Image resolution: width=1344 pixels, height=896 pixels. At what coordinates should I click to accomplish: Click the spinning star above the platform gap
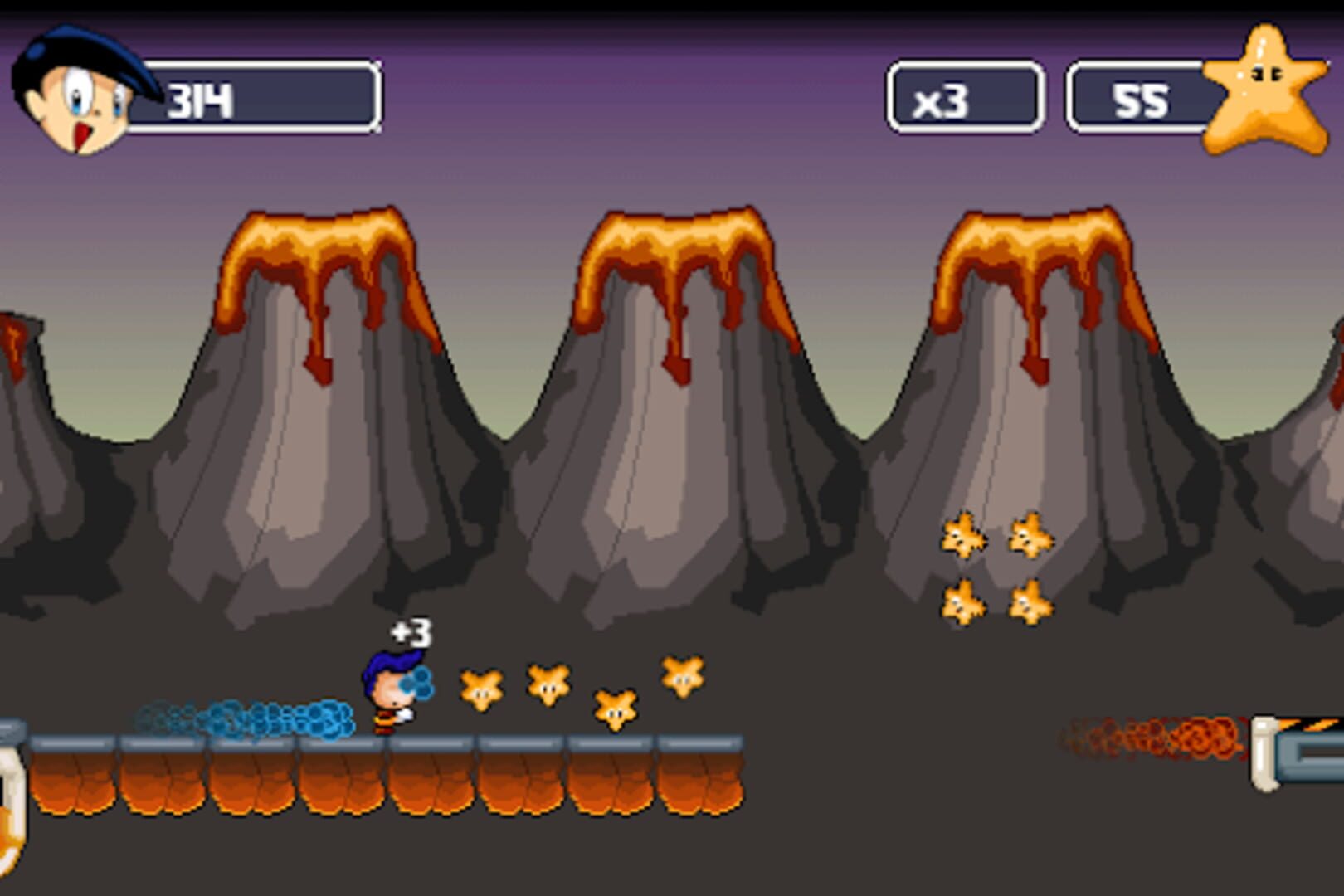tap(614, 709)
